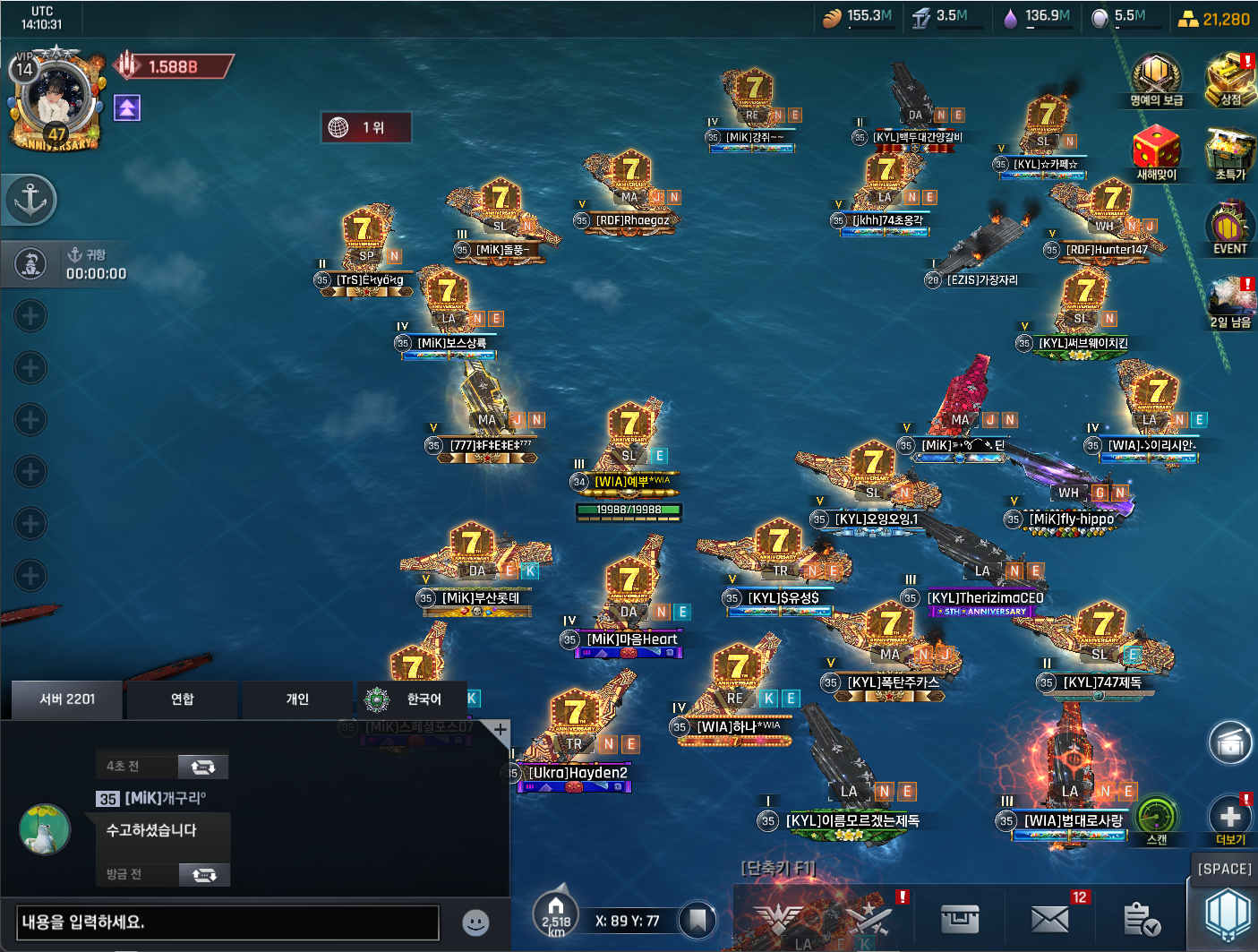Select the 한국어 chat channel tab
Viewport: 1258px width, 952px height.
pos(412,699)
